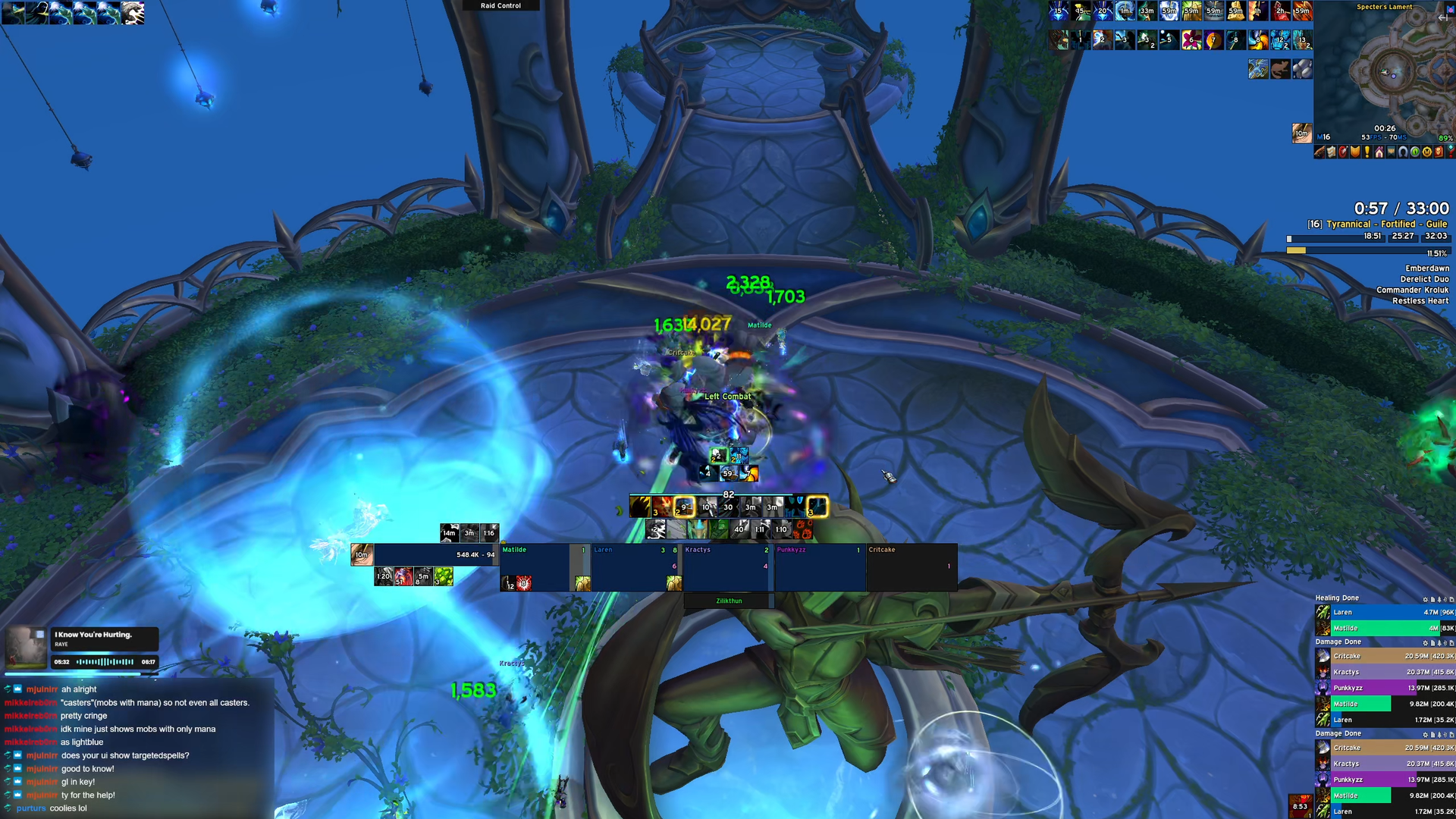Click the green clover buff icon
This screenshot has height=819, width=1456.
[444, 577]
